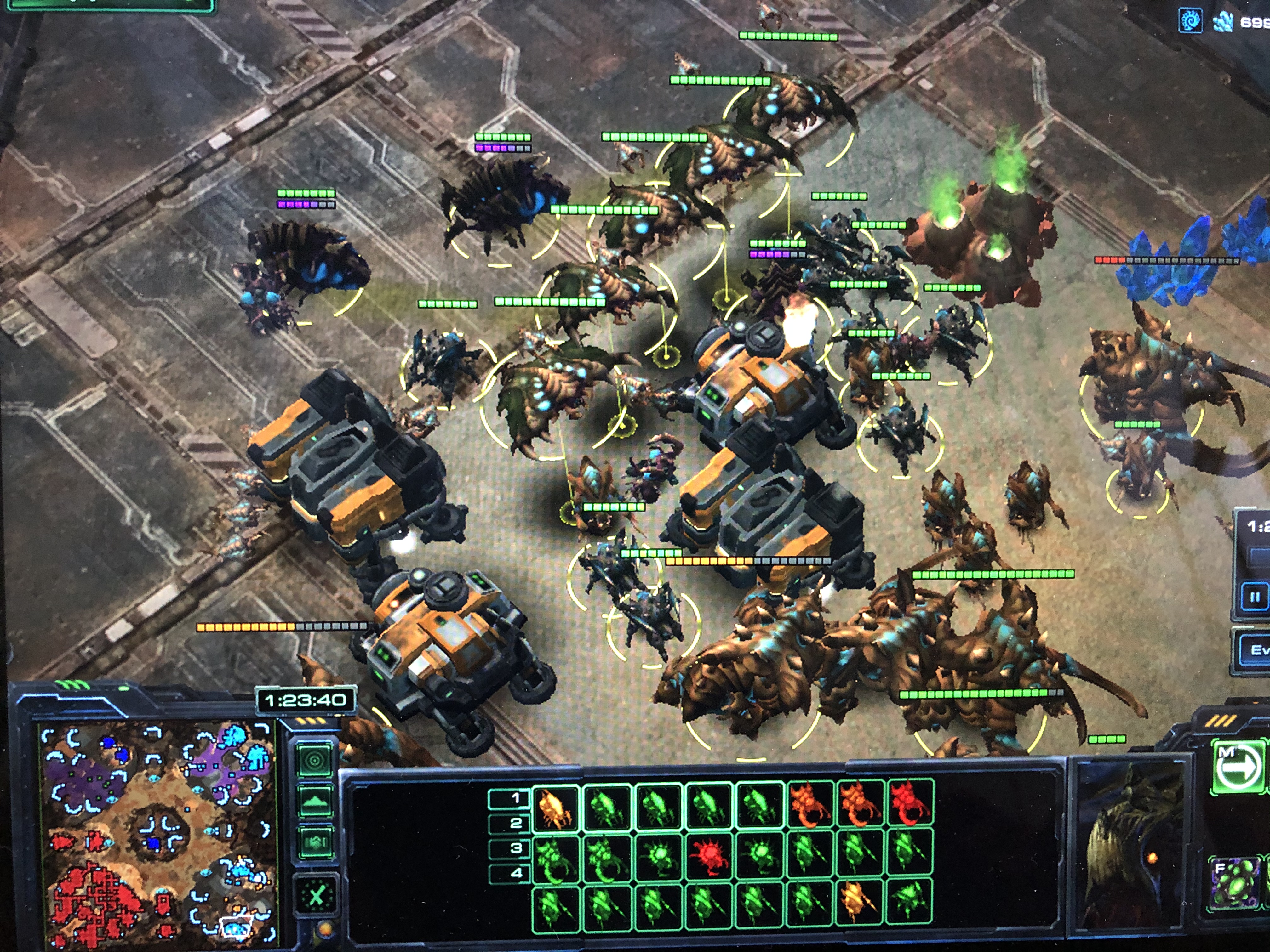
Task: Select page 1 of the selection panel
Action: (509, 798)
